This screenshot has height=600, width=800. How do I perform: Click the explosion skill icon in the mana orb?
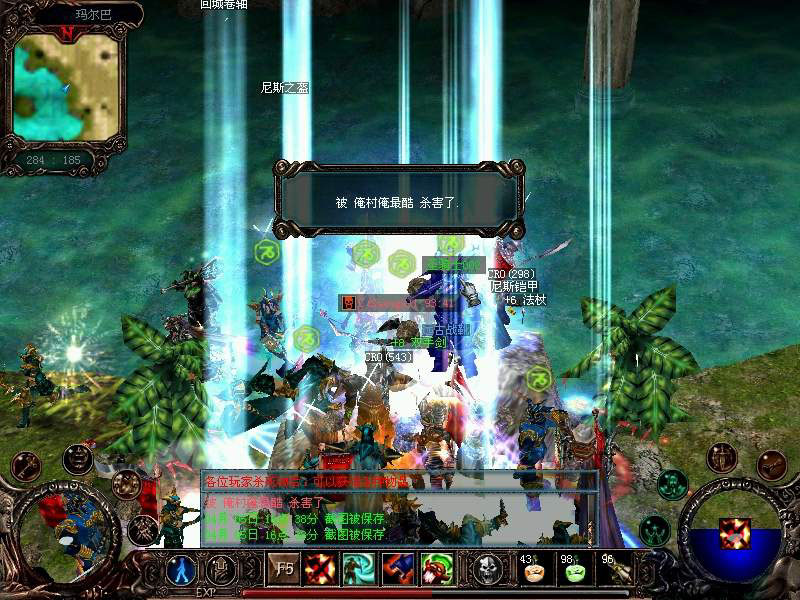736,532
